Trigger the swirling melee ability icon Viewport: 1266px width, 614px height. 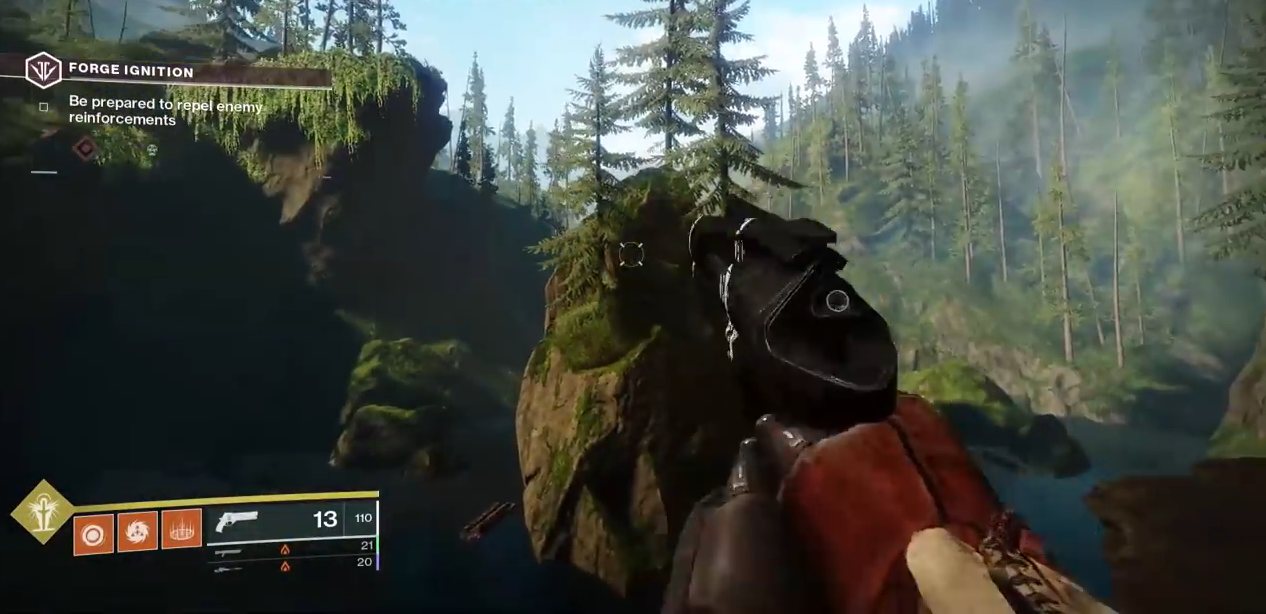pos(138,531)
